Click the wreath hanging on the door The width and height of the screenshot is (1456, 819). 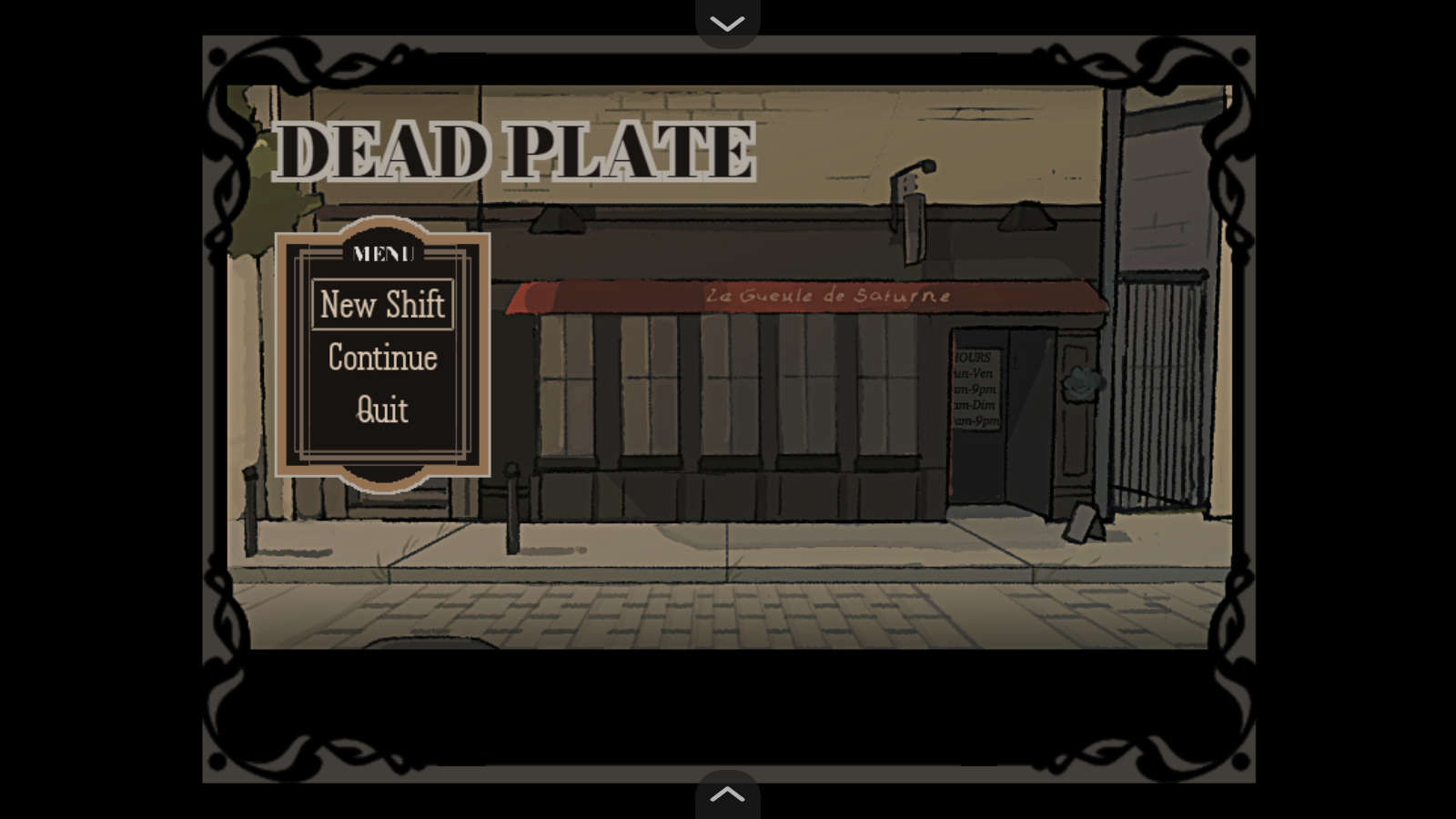tap(1081, 382)
